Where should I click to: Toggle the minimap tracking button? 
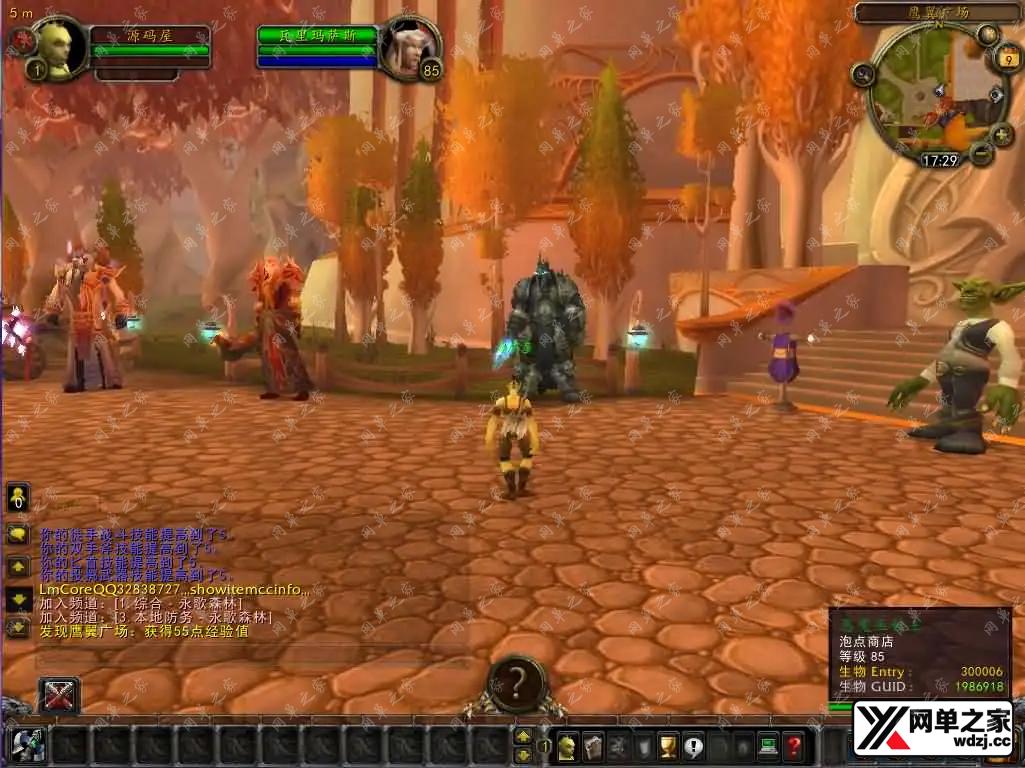(863, 74)
